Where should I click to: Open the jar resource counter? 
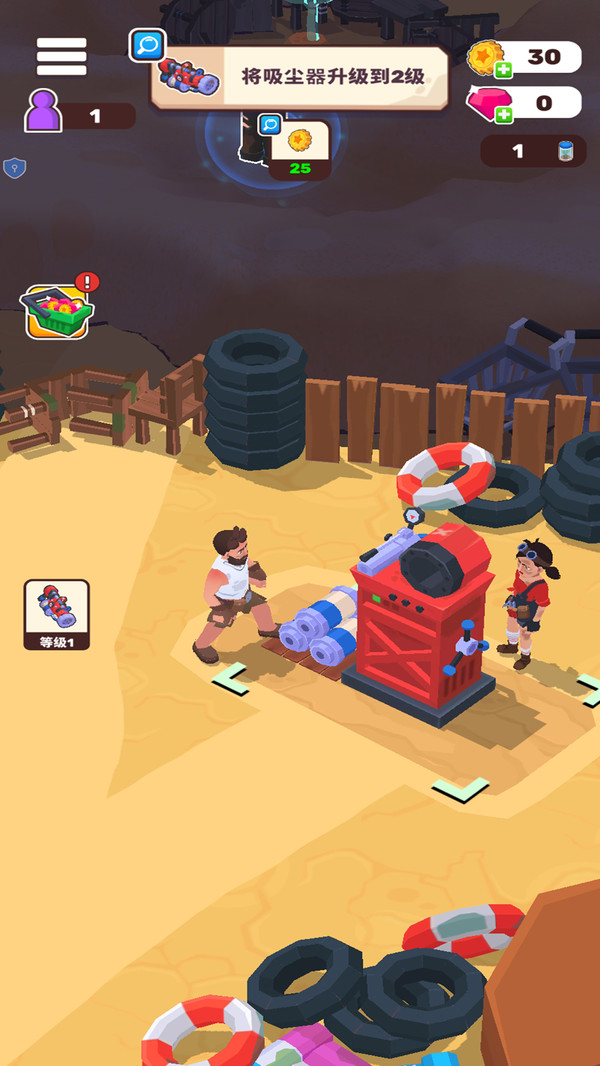pos(533,151)
